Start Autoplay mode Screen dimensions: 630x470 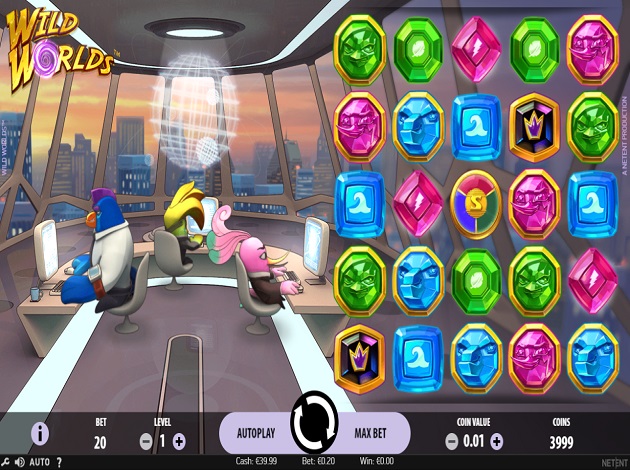tap(256, 436)
